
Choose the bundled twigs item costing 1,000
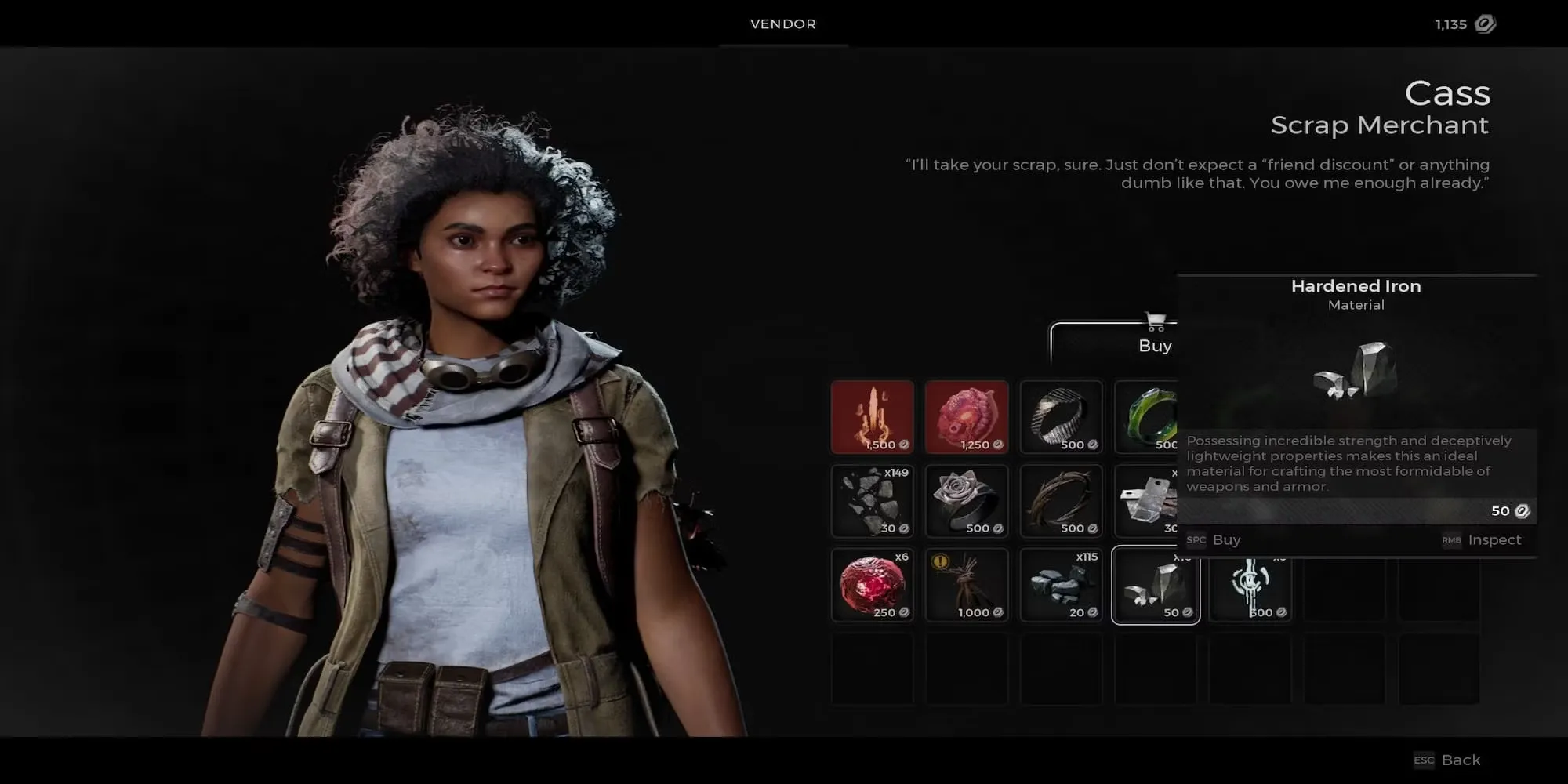pos(967,585)
